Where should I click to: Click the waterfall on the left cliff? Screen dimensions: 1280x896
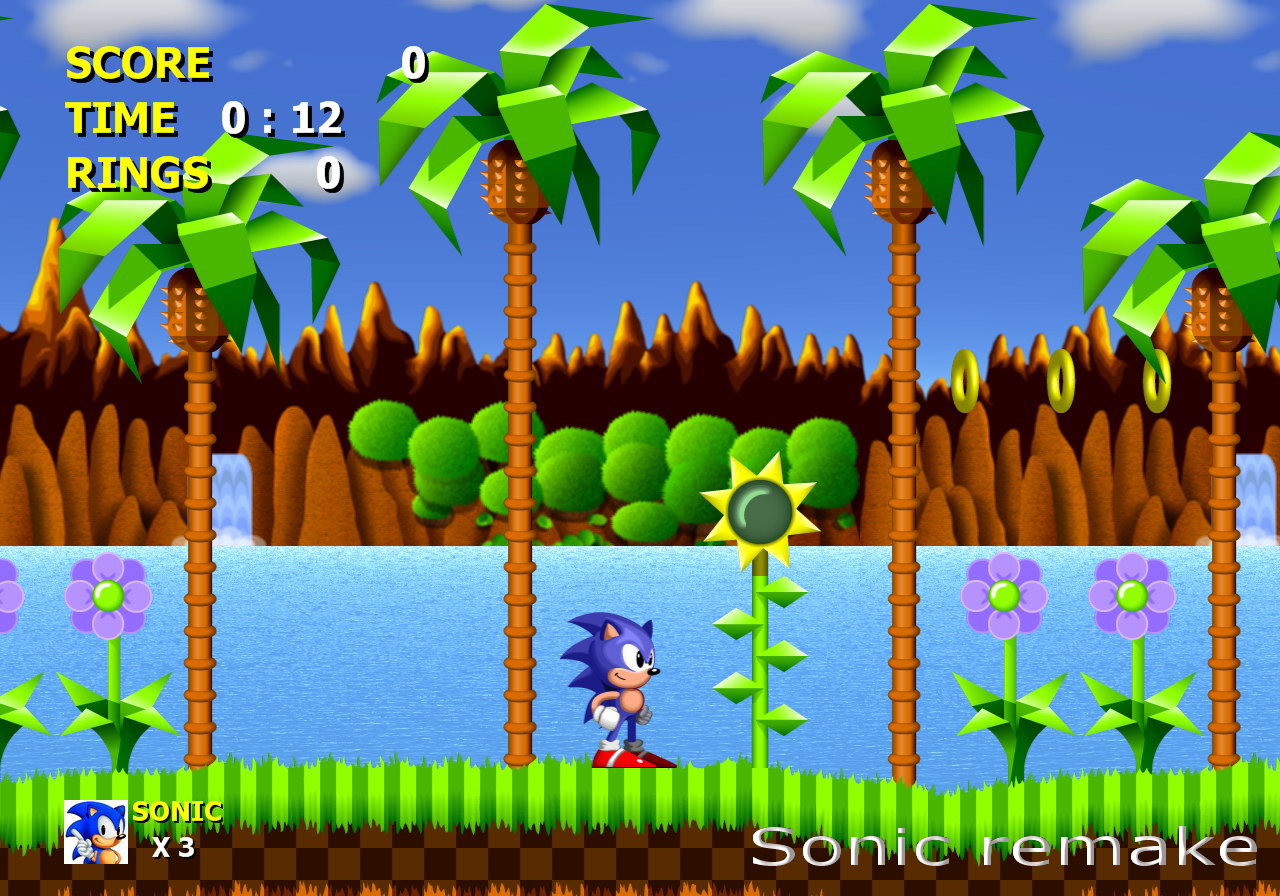[x=234, y=490]
